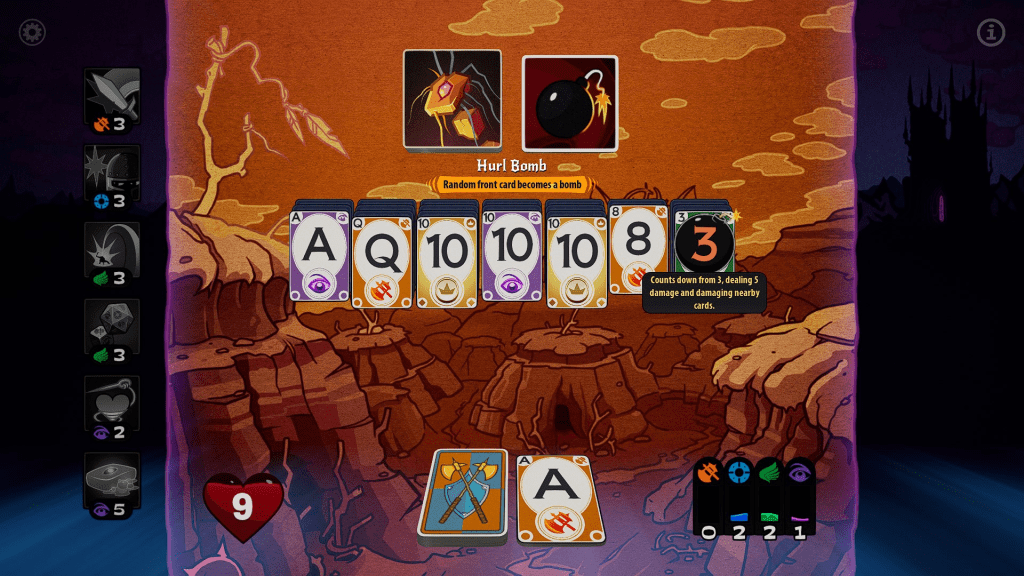The height and width of the screenshot is (576, 1024).
Task: Open the settings gear menu
Action: click(32, 33)
